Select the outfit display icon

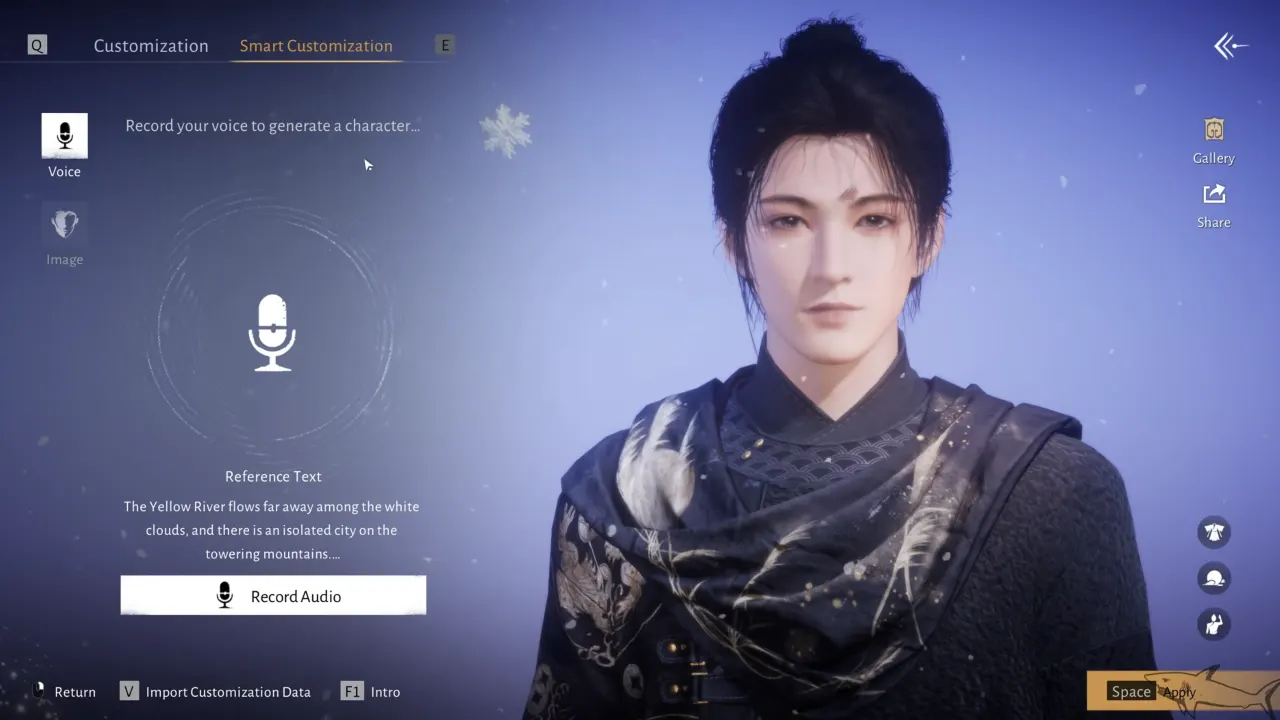1213,532
